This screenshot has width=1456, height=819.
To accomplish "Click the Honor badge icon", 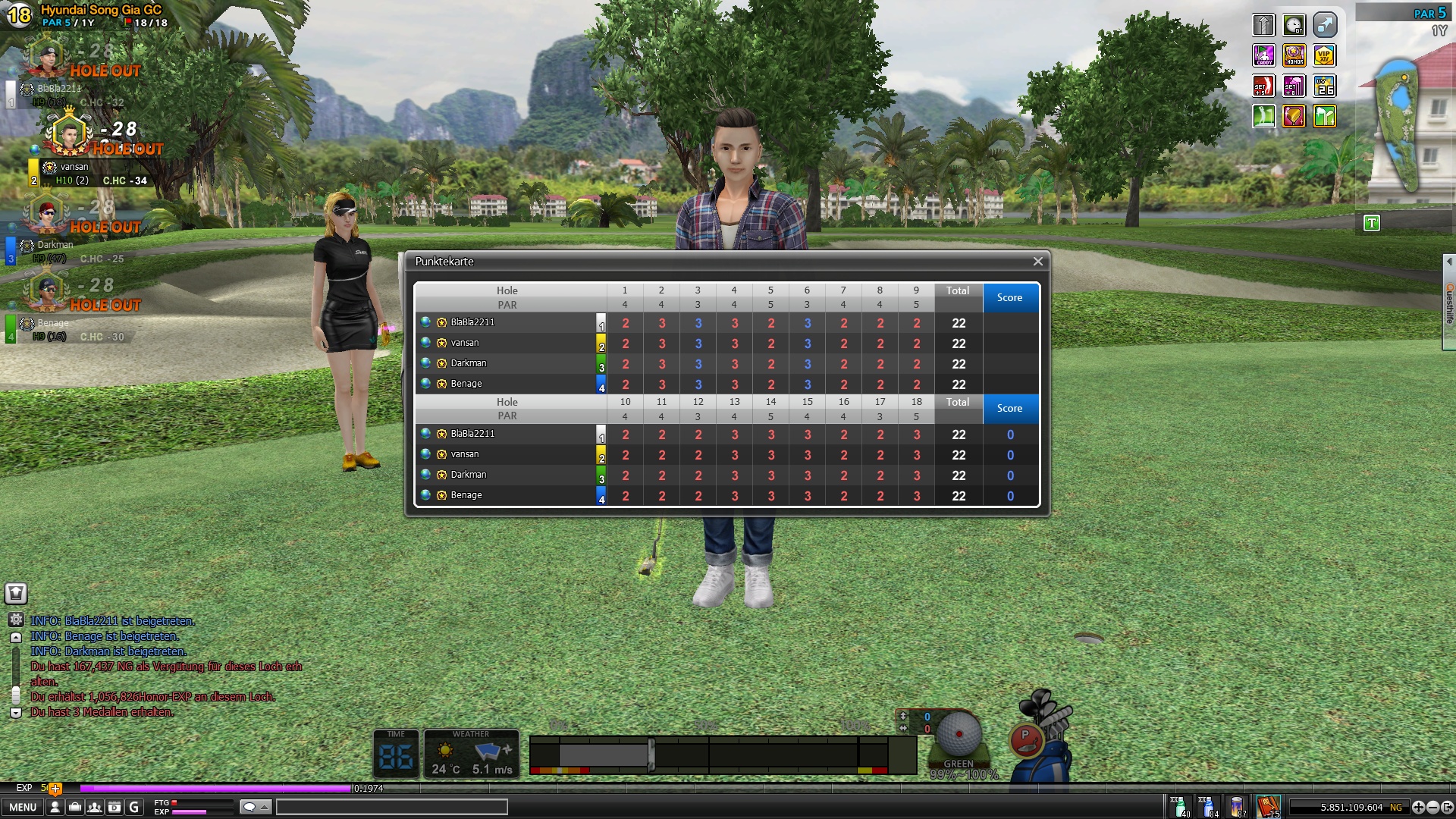I will point(1294,55).
